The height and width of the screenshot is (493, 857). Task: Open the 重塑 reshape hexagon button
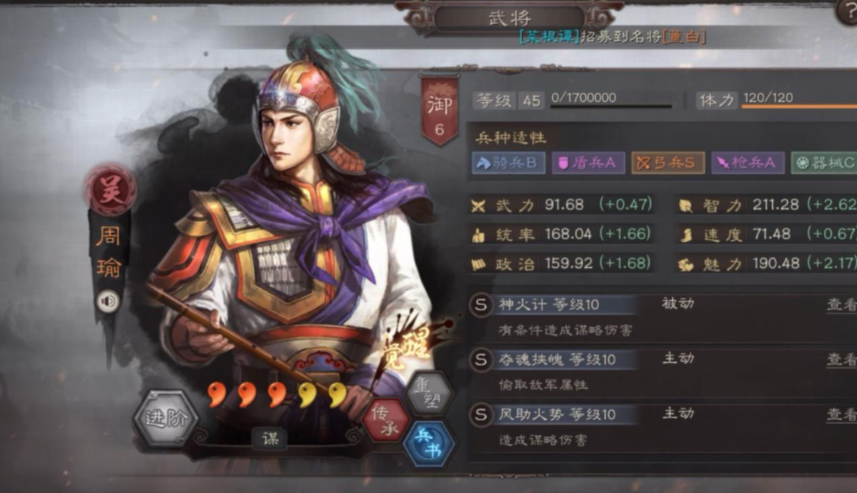(x=427, y=391)
